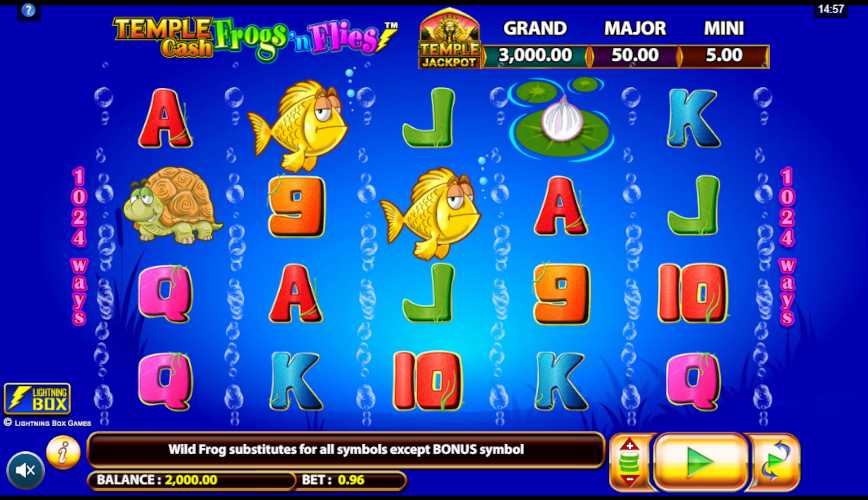This screenshot has height=500, width=868.
Task: Click the Temple Jackpot badge
Action: tap(449, 40)
